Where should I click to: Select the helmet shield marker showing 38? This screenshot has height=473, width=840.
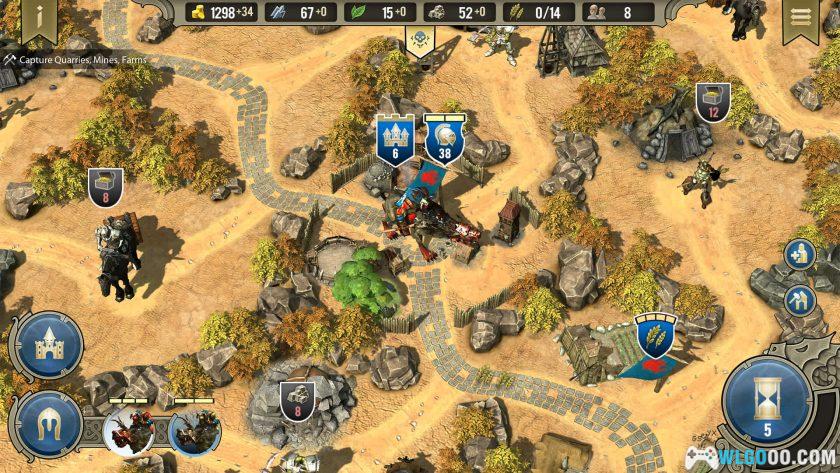point(444,138)
